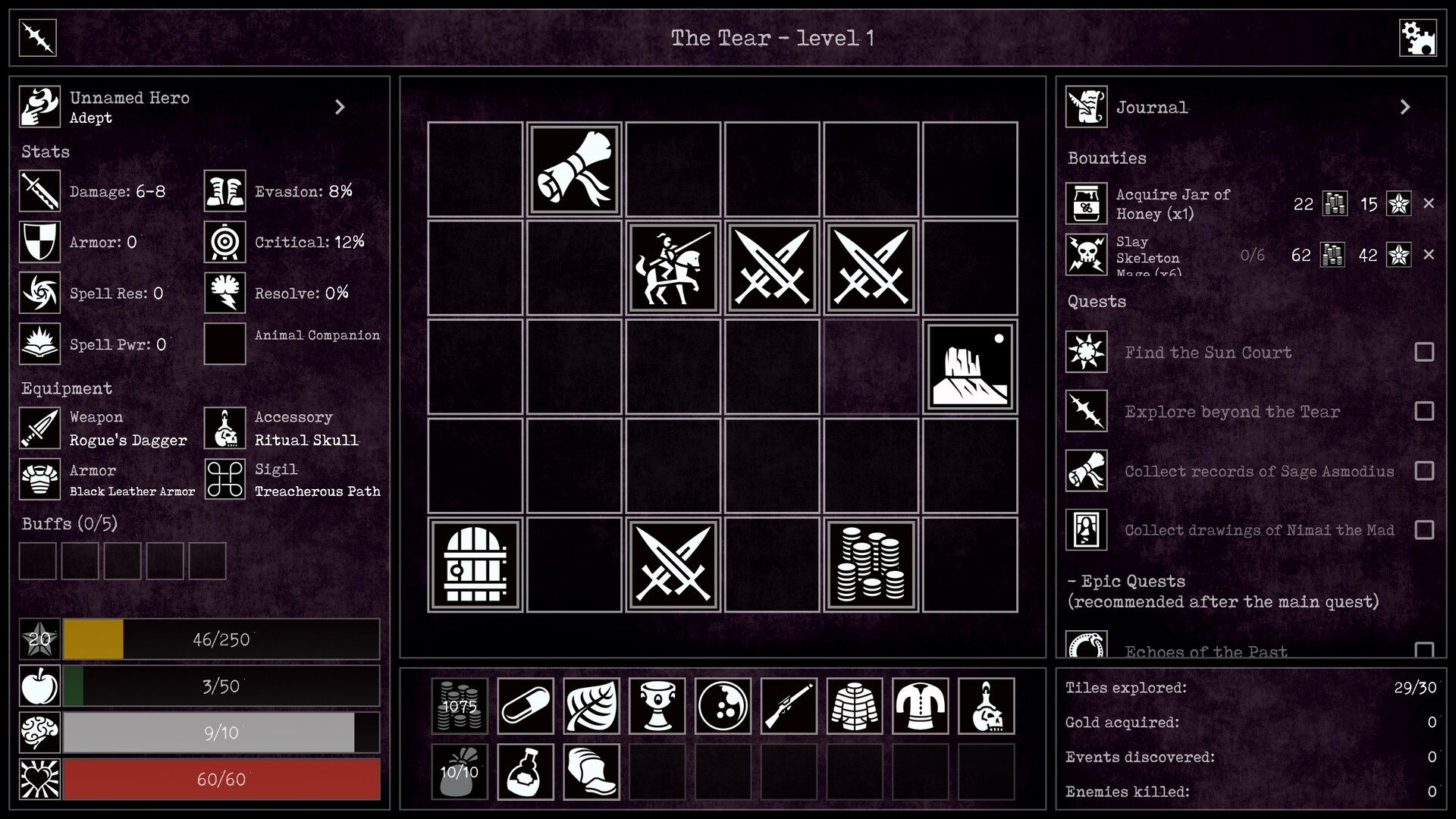This screenshot has height=819, width=1456.
Task: Open the scroll event tile on the map
Action: tap(573, 169)
